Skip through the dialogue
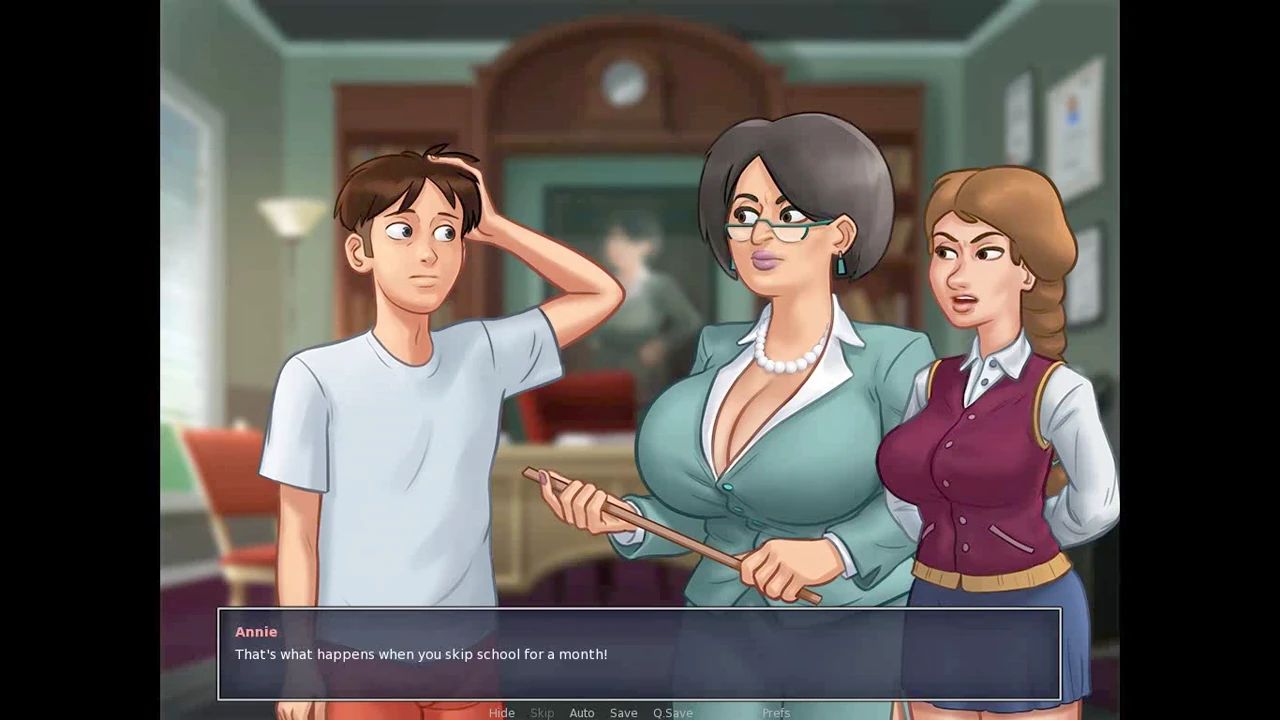 point(542,713)
